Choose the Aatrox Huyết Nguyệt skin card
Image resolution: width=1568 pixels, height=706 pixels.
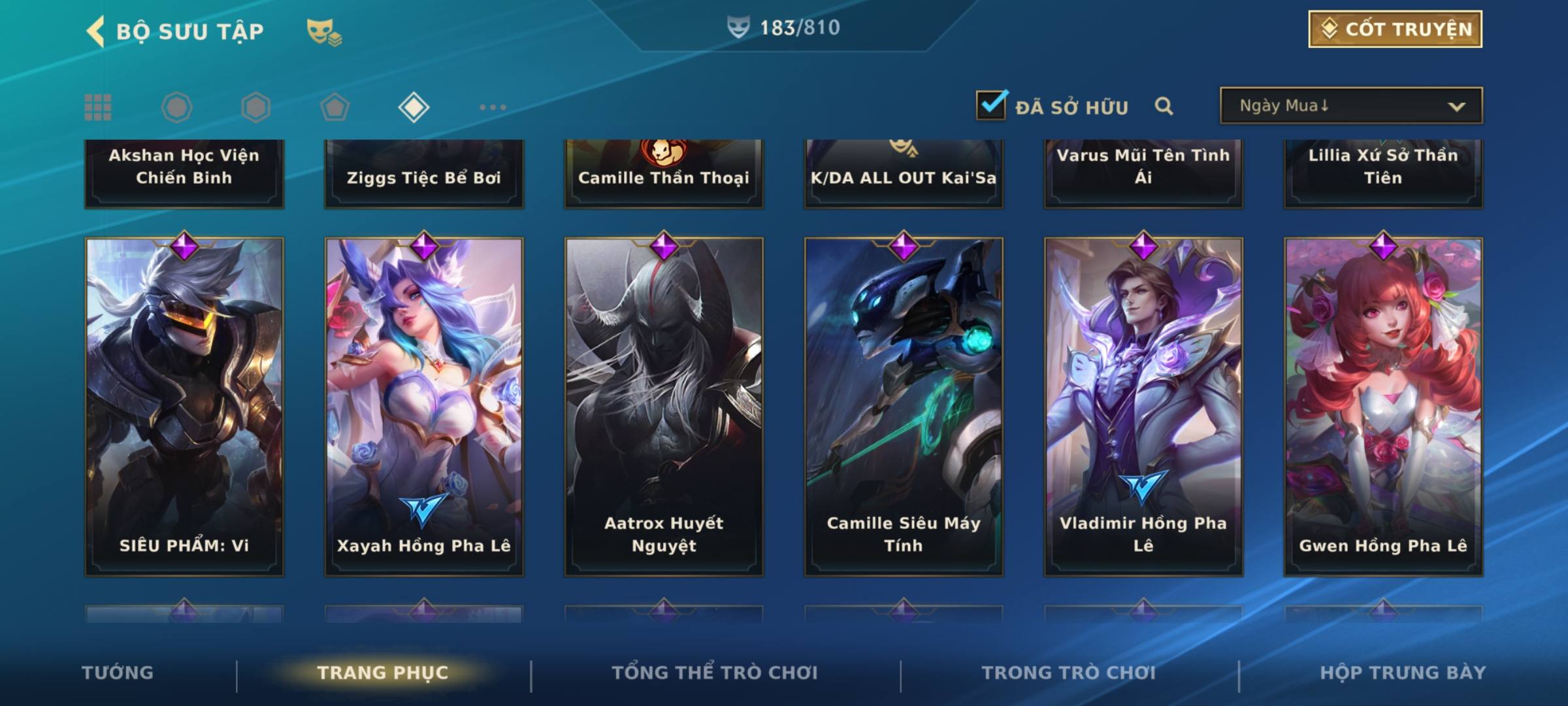664,405
